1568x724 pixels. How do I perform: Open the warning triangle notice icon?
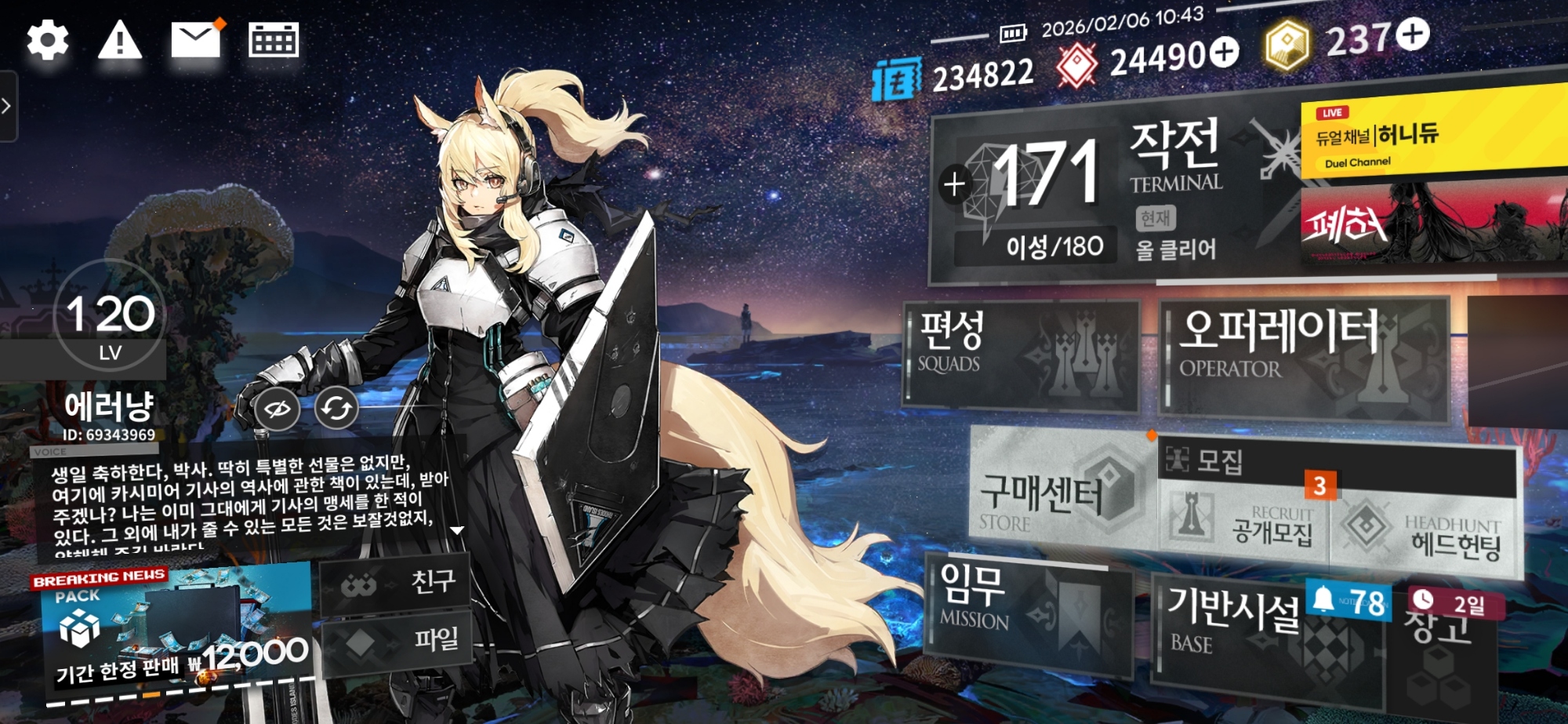(119, 40)
